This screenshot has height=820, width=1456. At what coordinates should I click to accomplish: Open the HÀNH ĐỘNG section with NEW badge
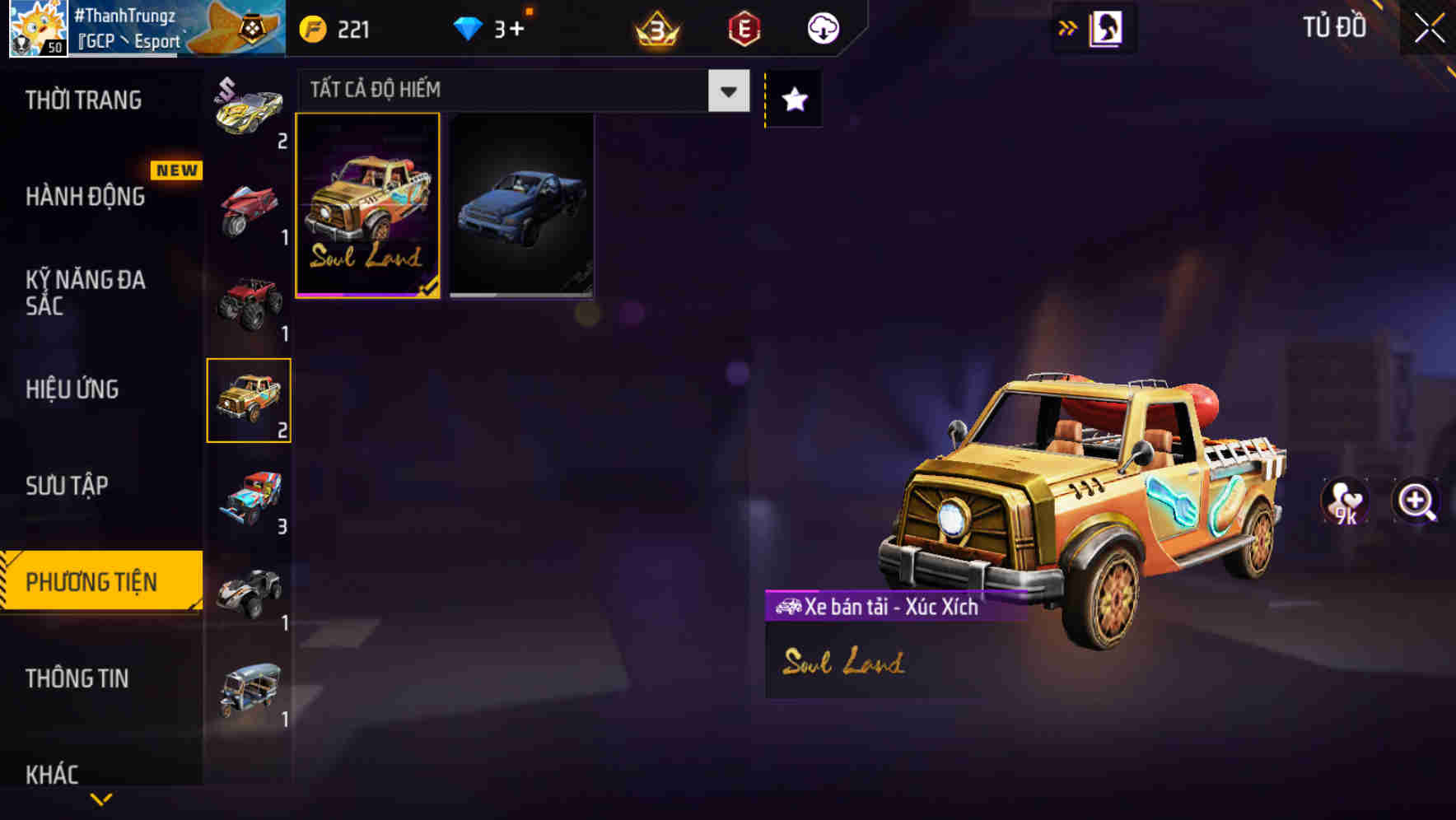(85, 197)
